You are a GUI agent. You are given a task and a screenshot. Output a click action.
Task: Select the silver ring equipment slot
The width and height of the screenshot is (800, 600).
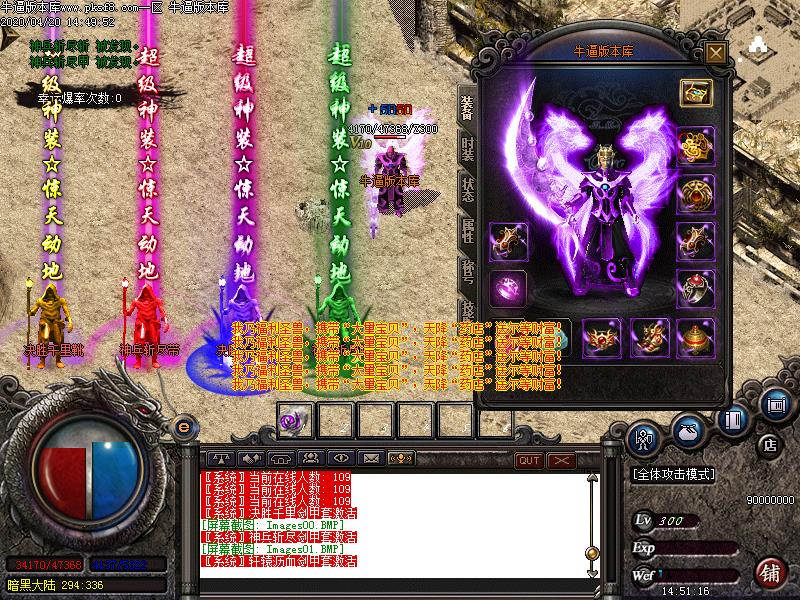(694, 288)
